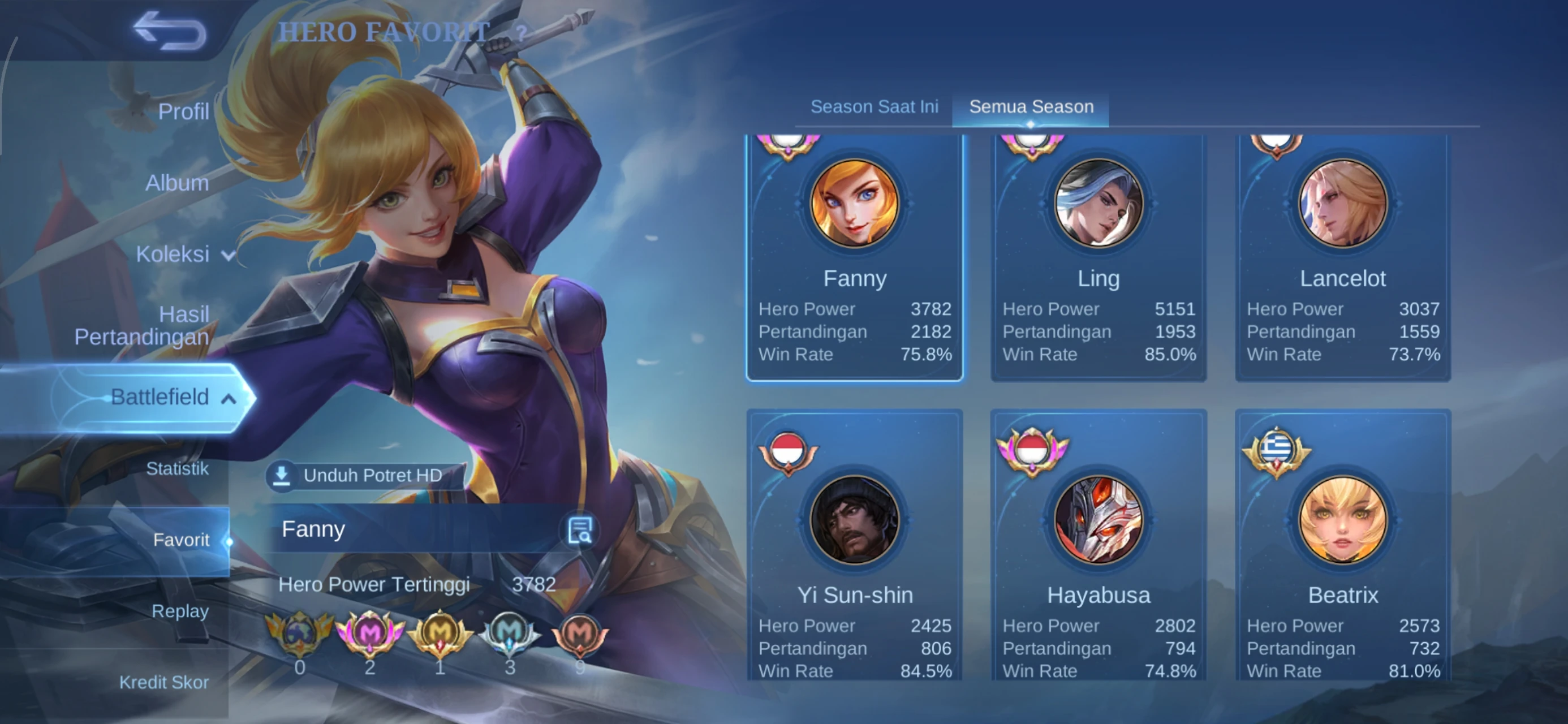Go back using the arrow button
Image resolution: width=1568 pixels, height=724 pixels.
(170, 31)
